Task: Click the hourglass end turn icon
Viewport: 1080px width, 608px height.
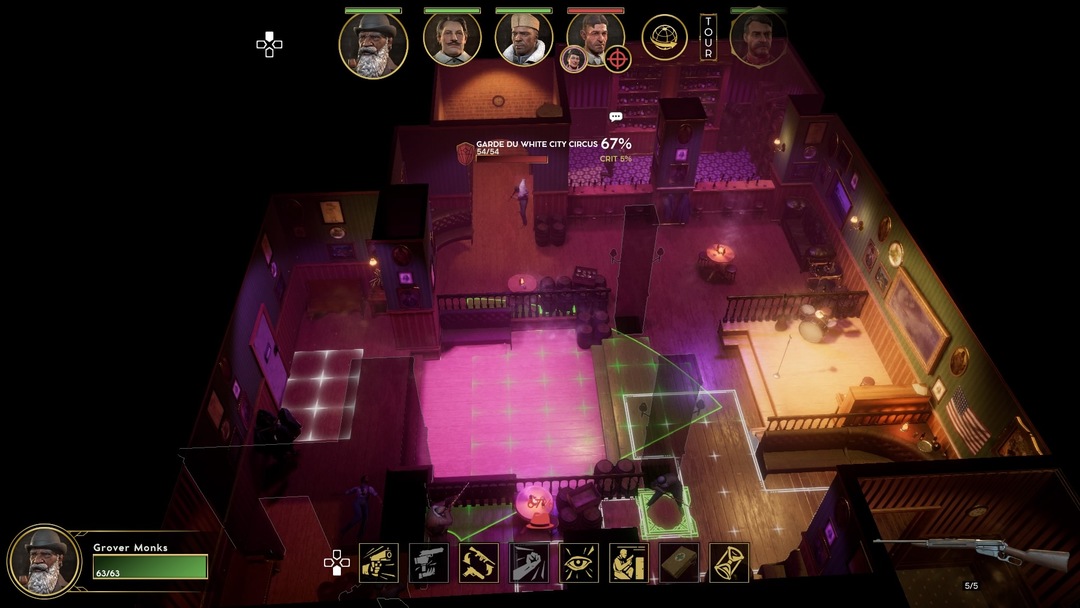Action: click(x=729, y=563)
